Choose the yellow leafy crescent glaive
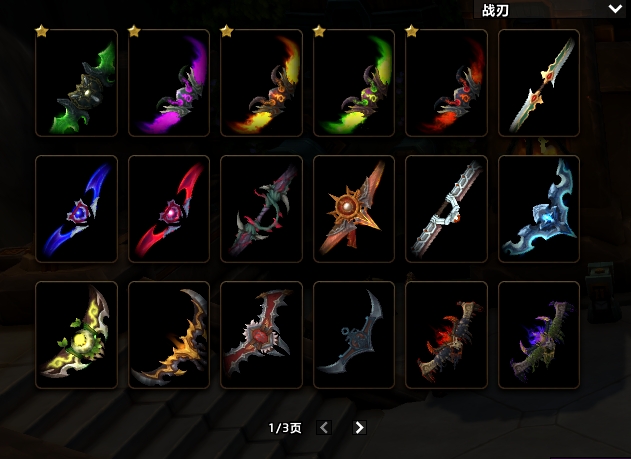 (76, 335)
